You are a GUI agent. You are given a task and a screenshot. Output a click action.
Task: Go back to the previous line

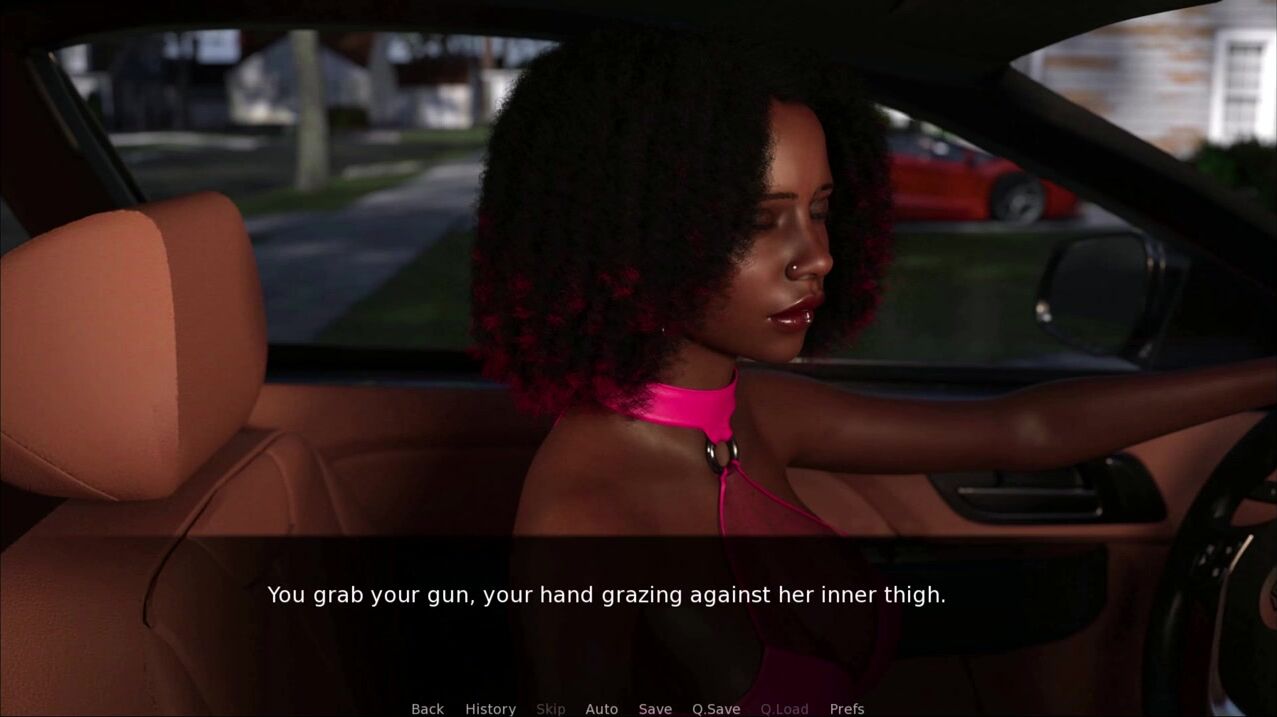coord(427,708)
